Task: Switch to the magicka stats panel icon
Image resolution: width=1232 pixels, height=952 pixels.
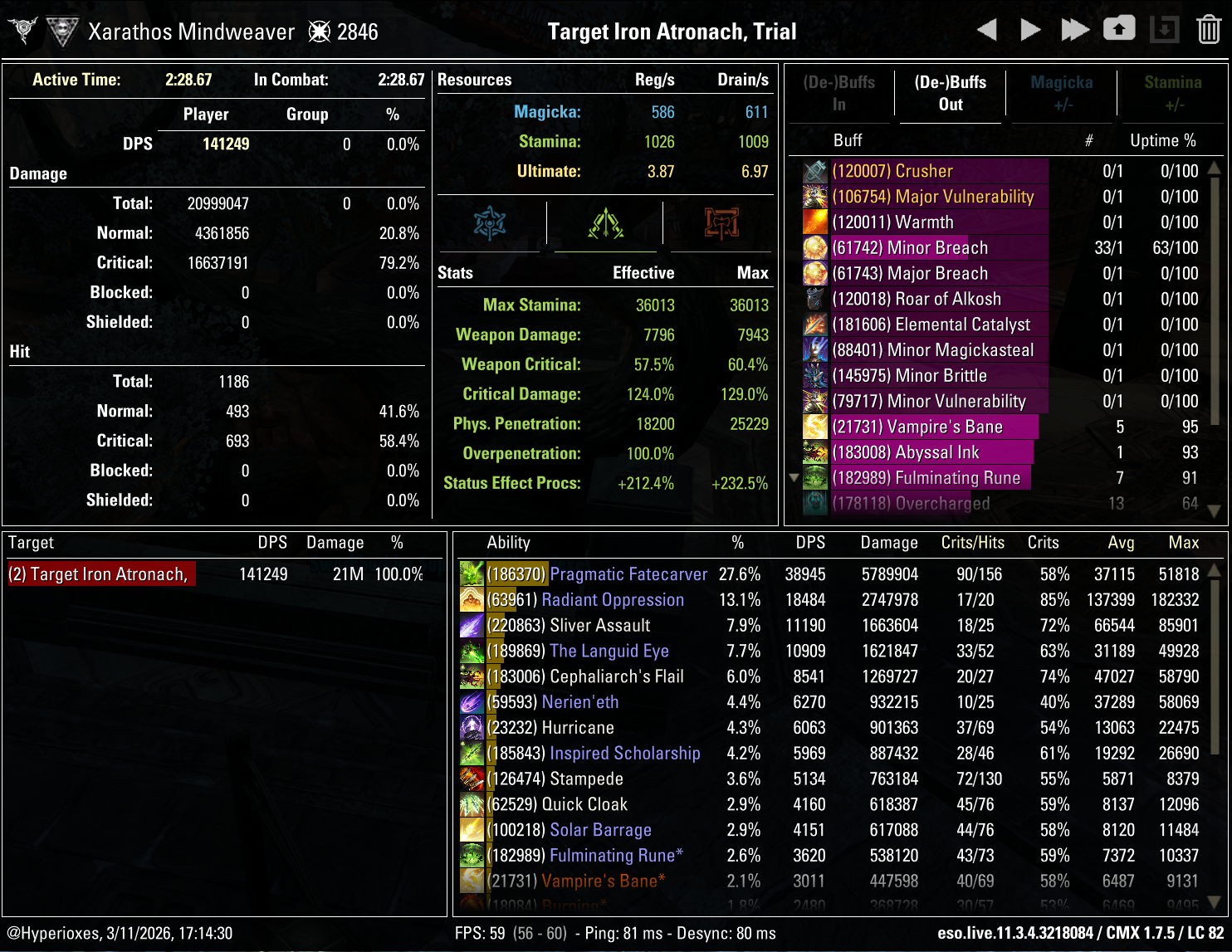Action: 490,222
